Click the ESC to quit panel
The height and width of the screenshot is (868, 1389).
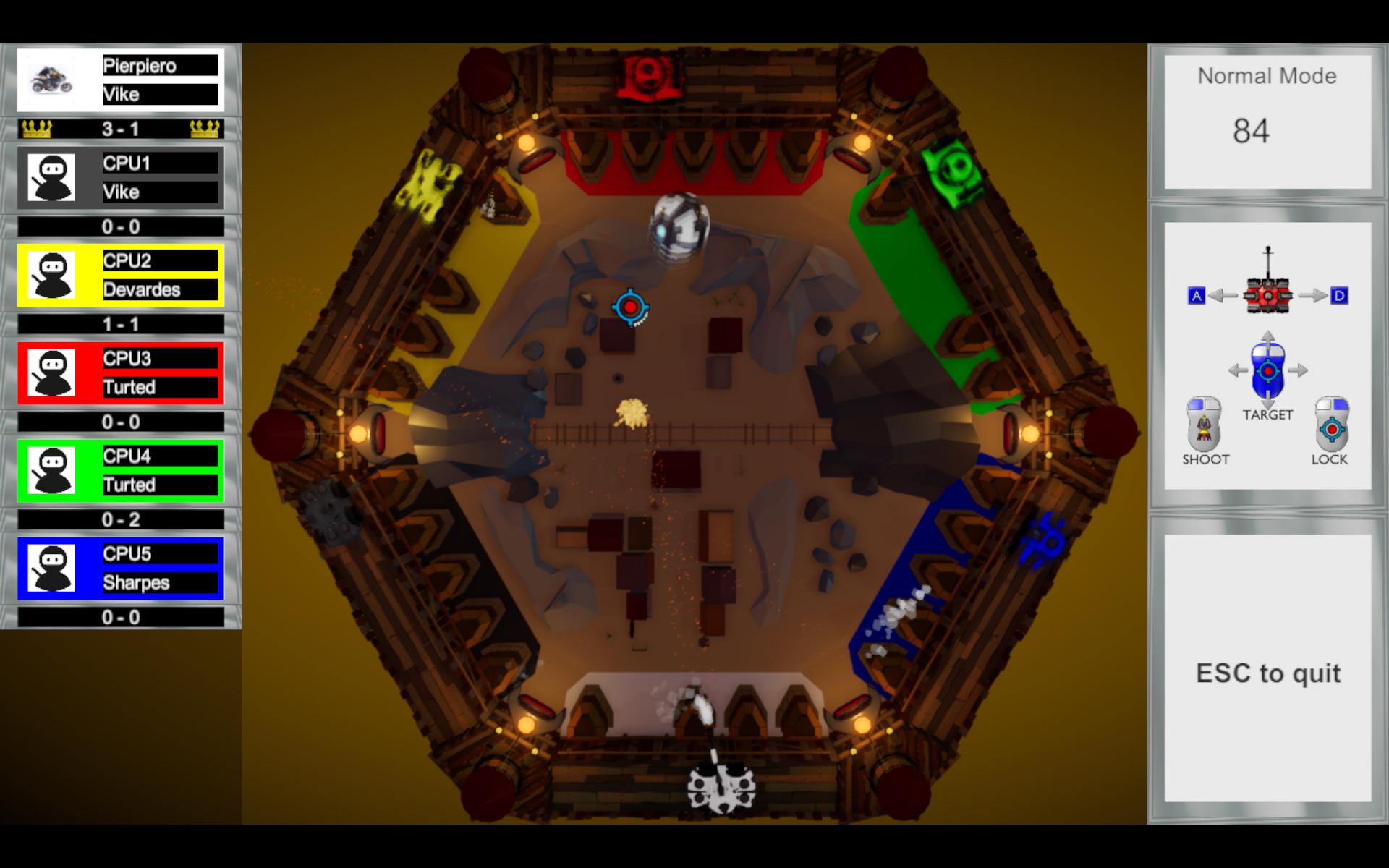(1268, 673)
